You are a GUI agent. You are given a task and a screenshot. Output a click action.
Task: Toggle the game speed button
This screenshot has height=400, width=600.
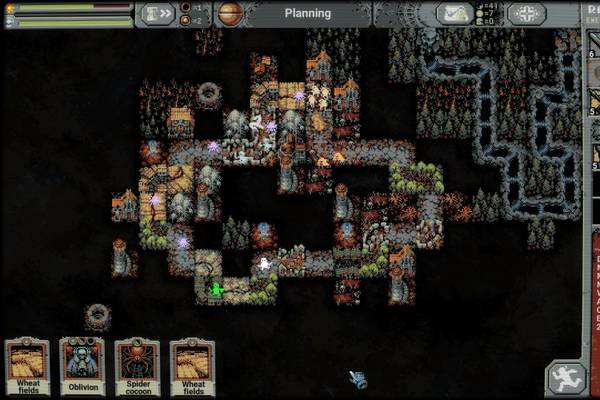click(159, 14)
